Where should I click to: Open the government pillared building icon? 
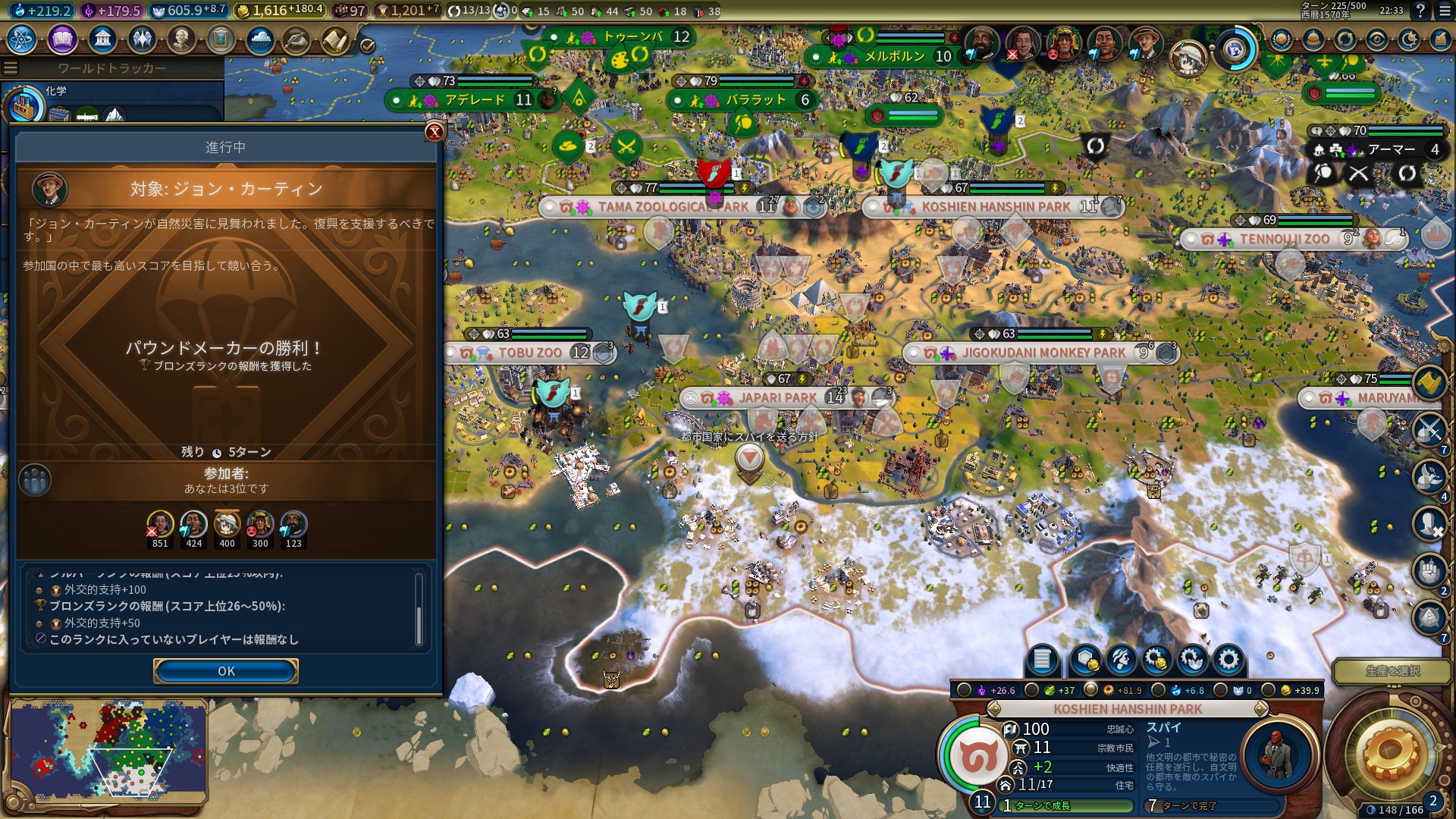102,39
